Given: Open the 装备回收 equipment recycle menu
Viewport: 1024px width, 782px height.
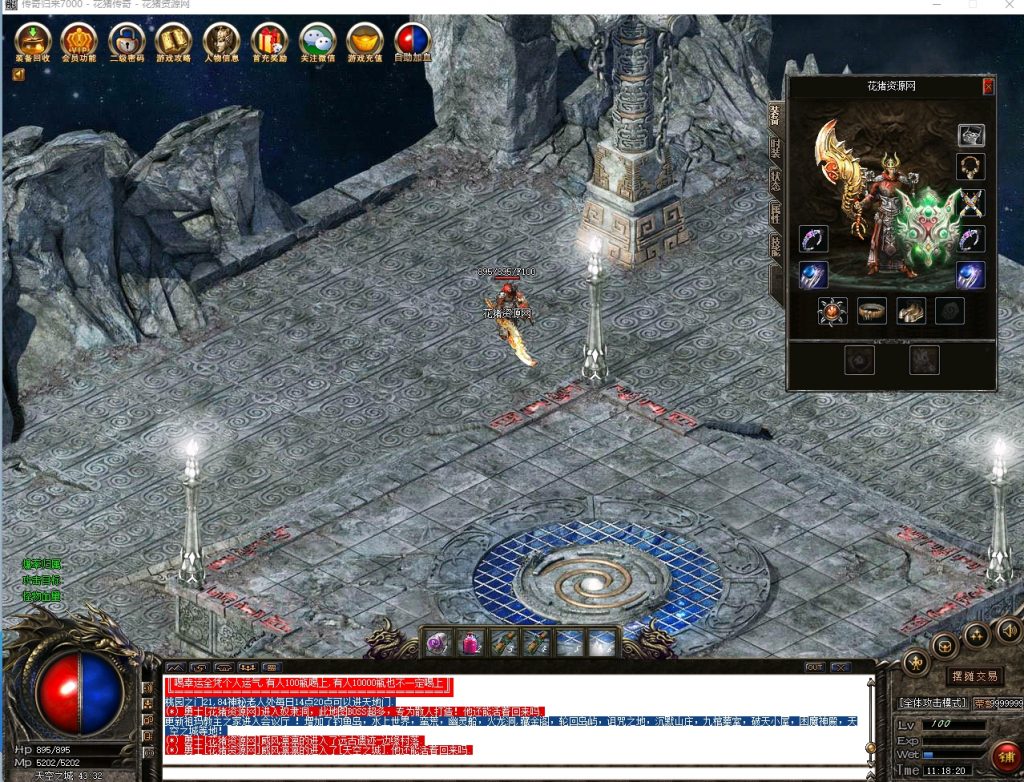Looking at the screenshot, I should 34,42.
